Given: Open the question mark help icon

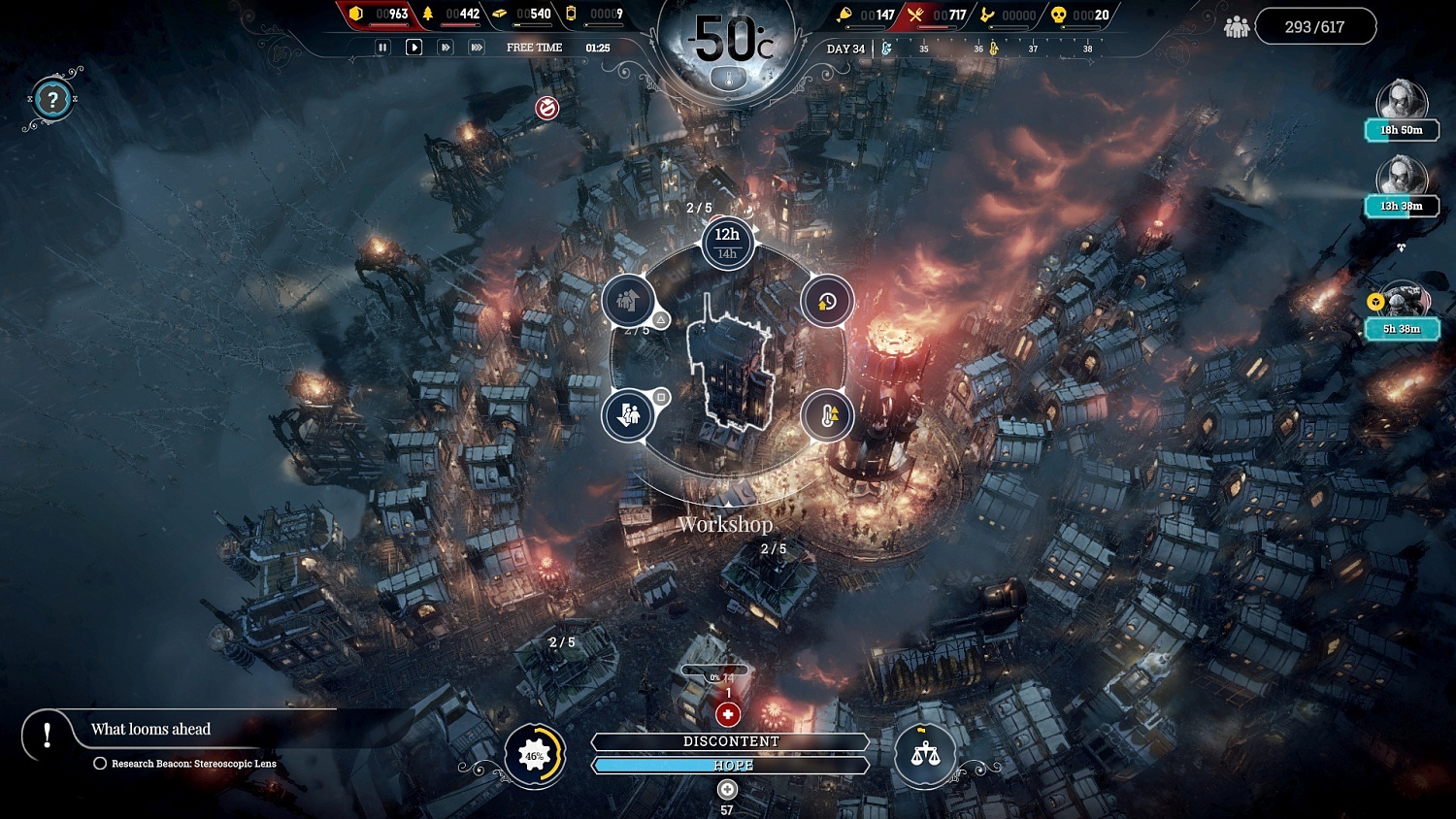Looking at the screenshot, I should pyautogui.click(x=50, y=100).
